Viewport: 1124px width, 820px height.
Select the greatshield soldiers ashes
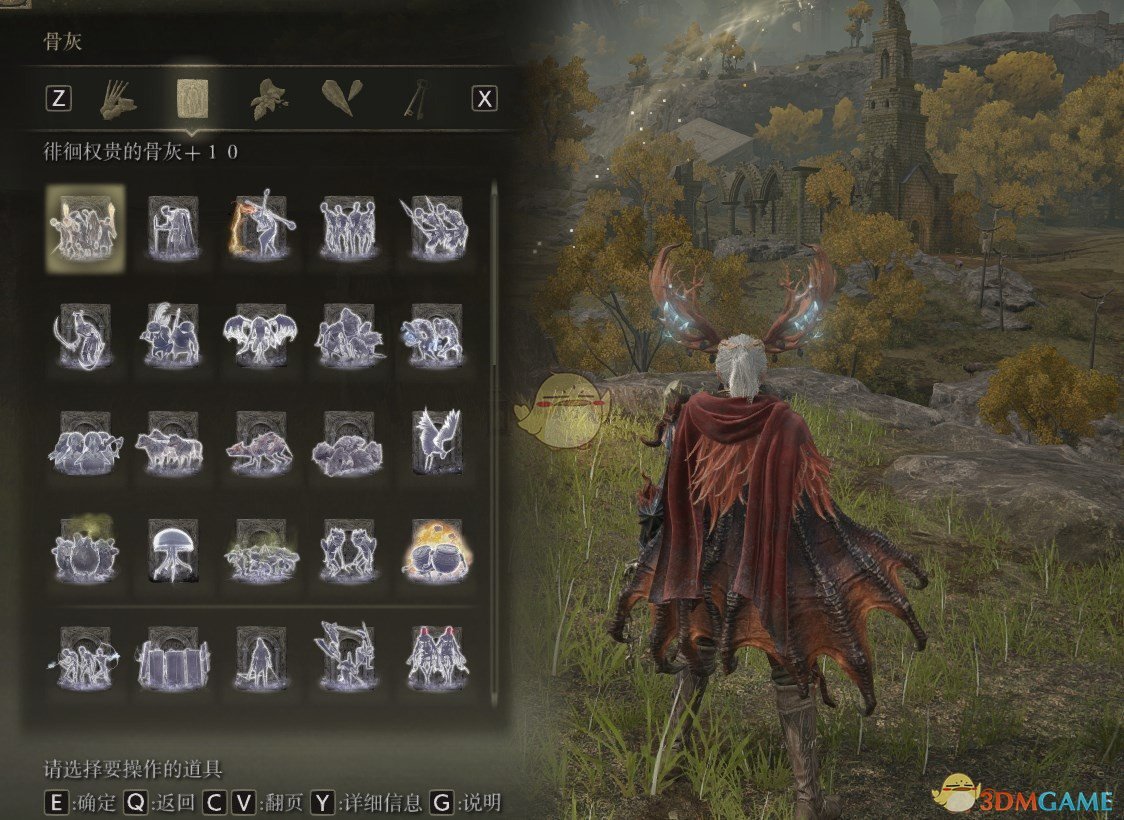pyautogui.click(x=173, y=658)
